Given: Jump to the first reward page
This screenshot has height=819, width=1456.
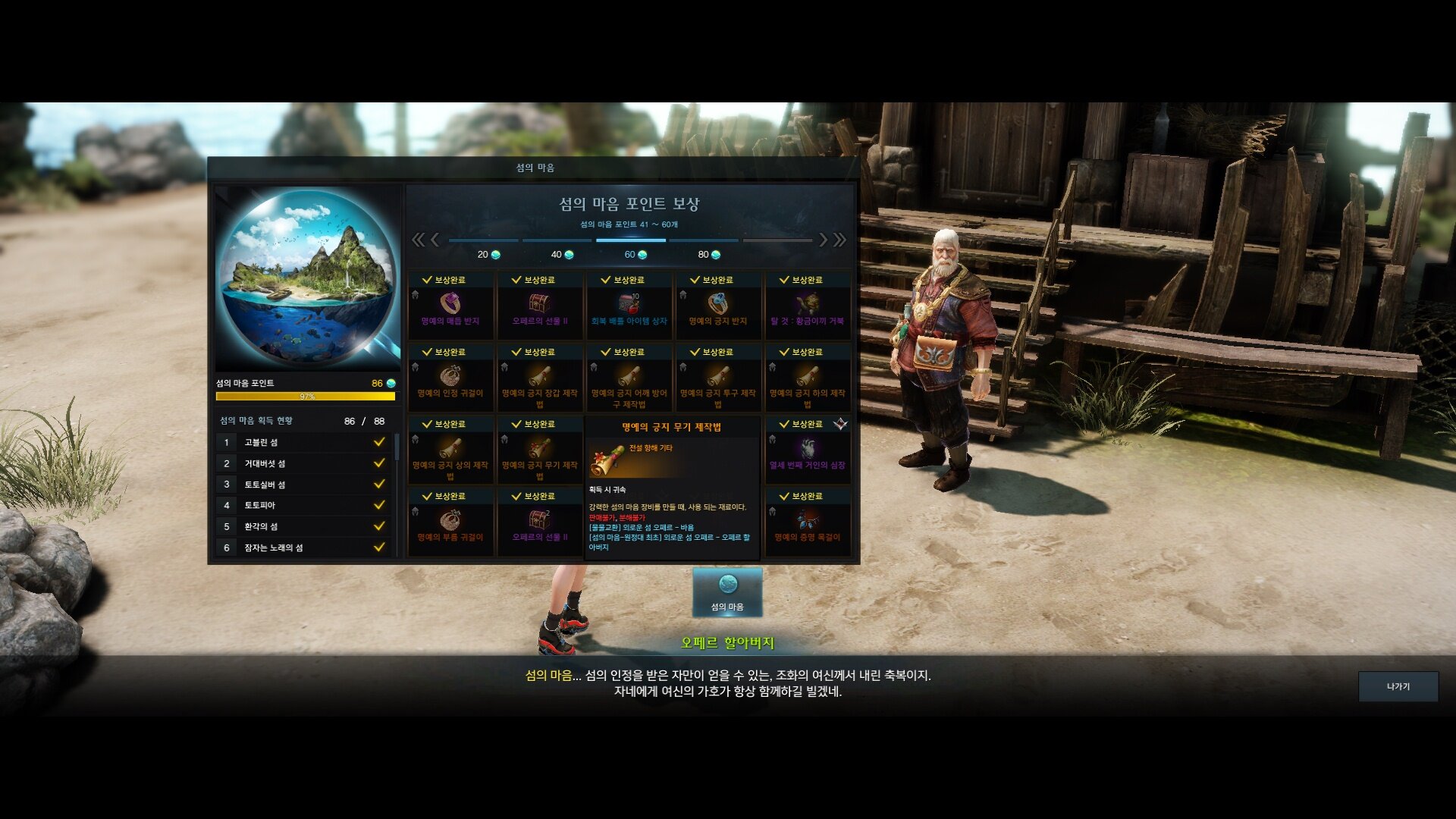Looking at the screenshot, I should pyautogui.click(x=418, y=240).
